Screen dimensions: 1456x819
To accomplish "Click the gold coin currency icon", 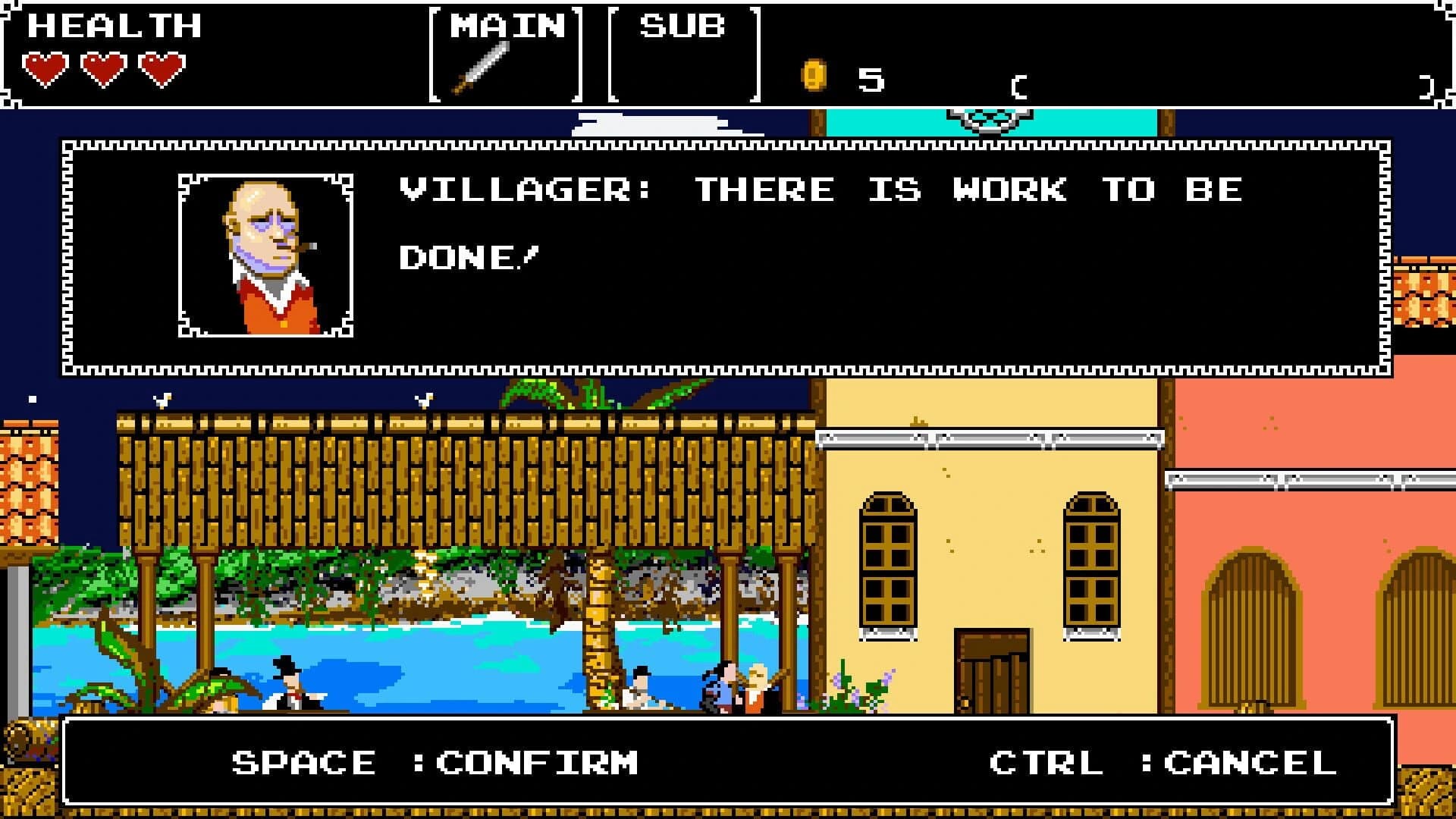I will [x=813, y=74].
